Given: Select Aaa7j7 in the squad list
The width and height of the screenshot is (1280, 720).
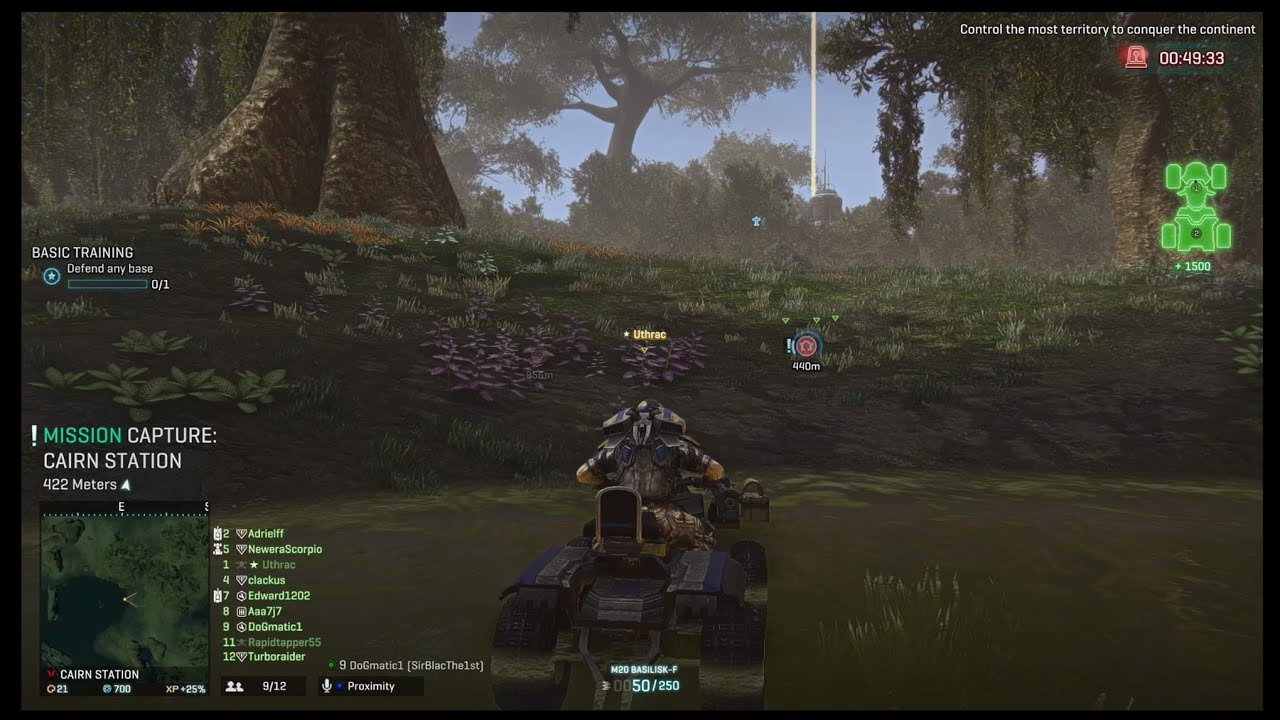Looking at the screenshot, I should click(264, 611).
